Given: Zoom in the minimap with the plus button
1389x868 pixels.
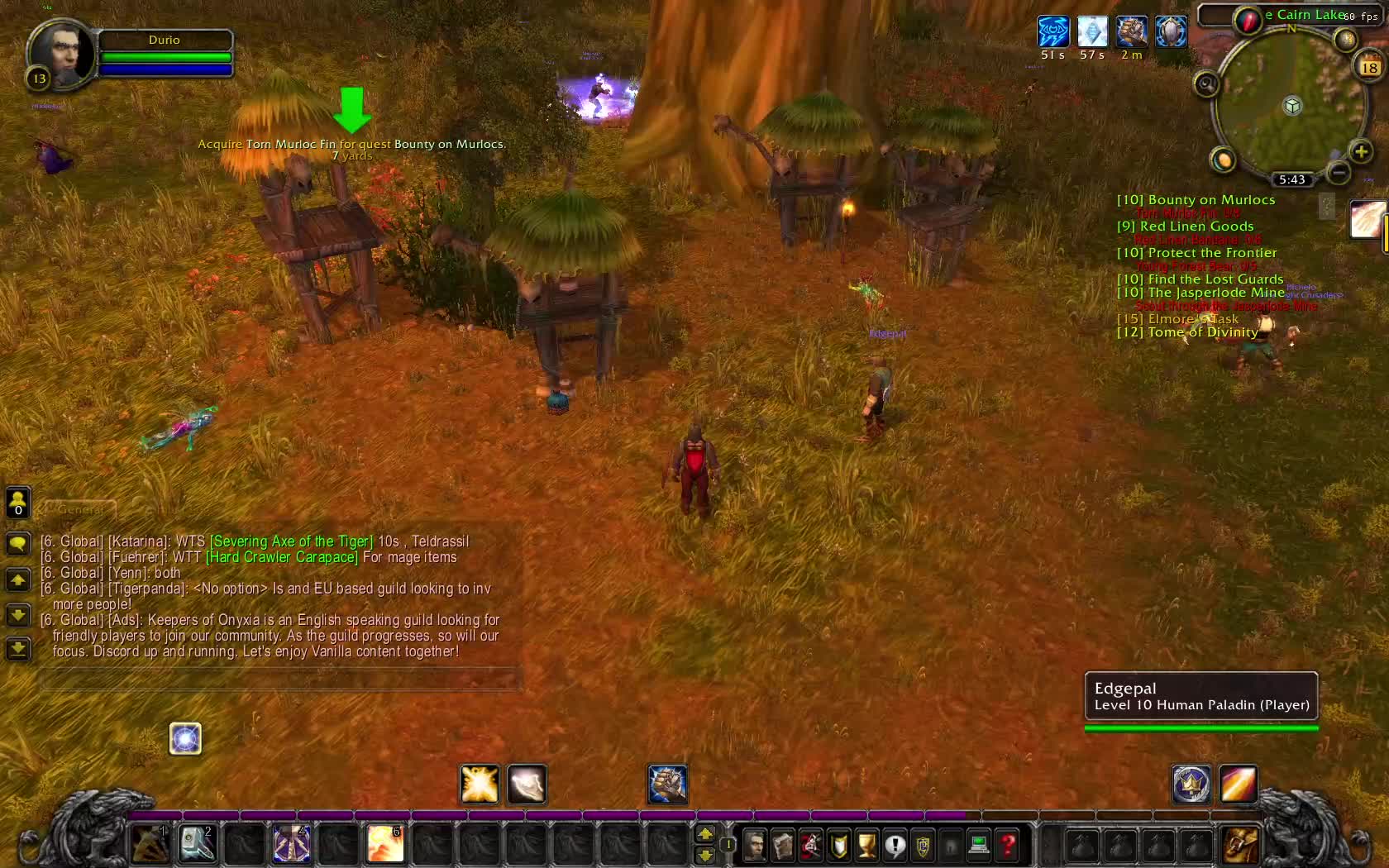Looking at the screenshot, I should point(1361,151).
